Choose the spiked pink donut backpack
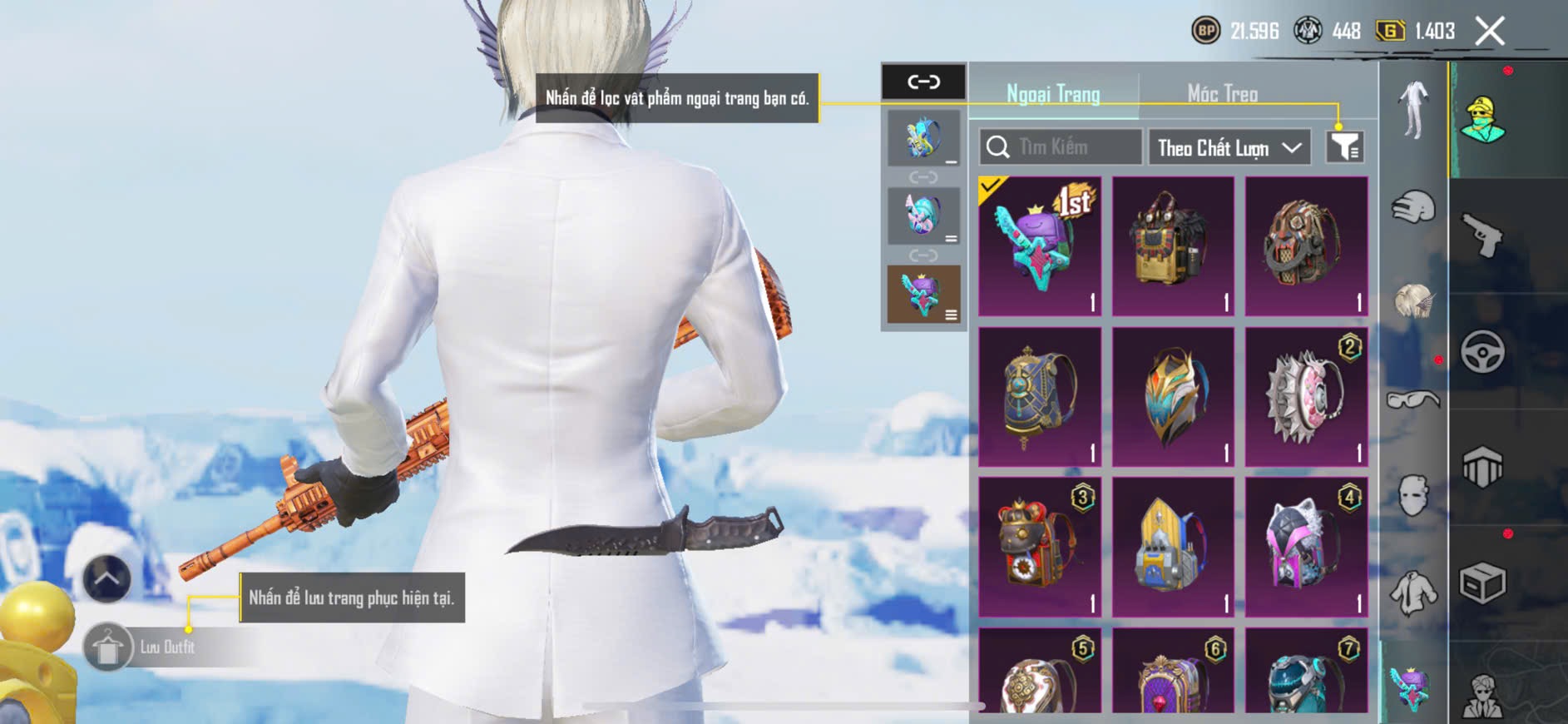Viewport: 1568px width, 724px height. pyautogui.click(x=1306, y=397)
